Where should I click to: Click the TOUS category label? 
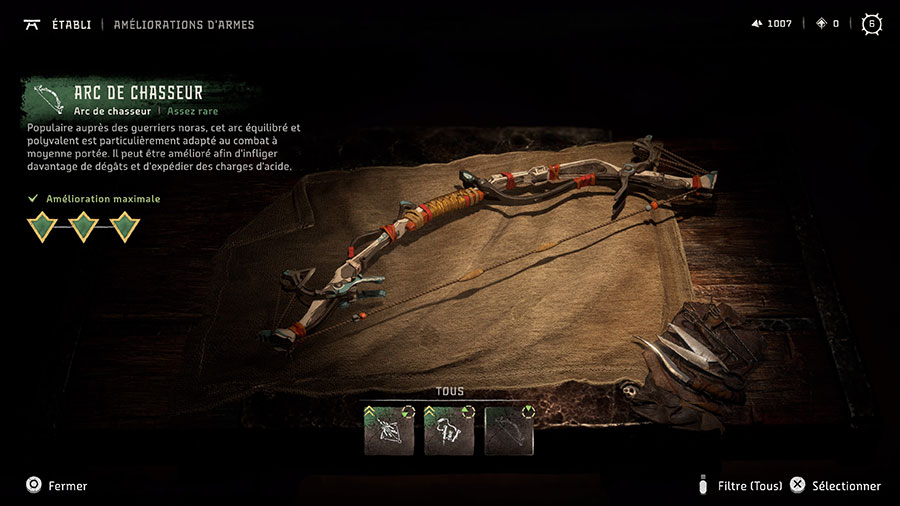[x=450, y=391]
